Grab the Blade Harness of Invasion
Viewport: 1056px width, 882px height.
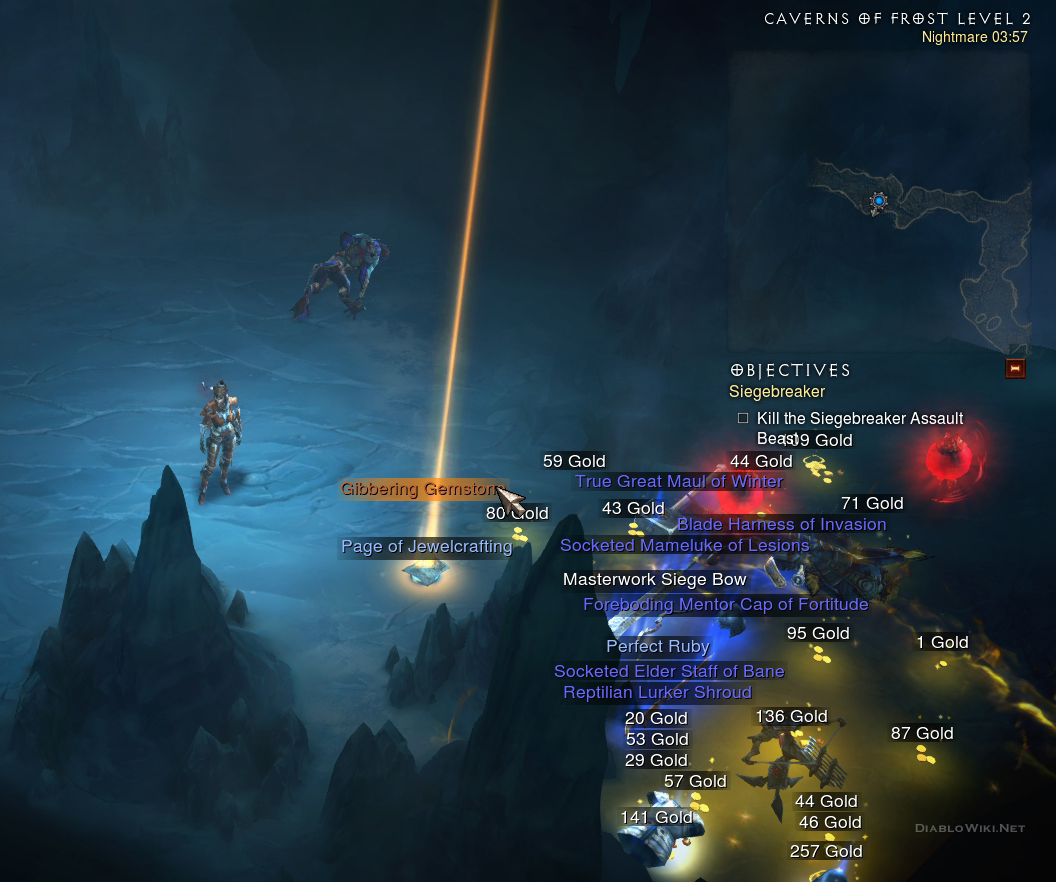[781, 525]
